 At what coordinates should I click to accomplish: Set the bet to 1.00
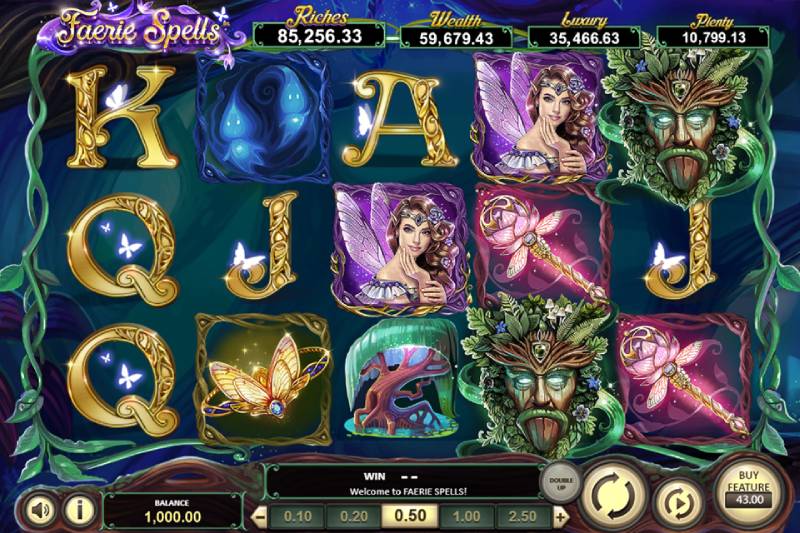click(x=467, y=516)
